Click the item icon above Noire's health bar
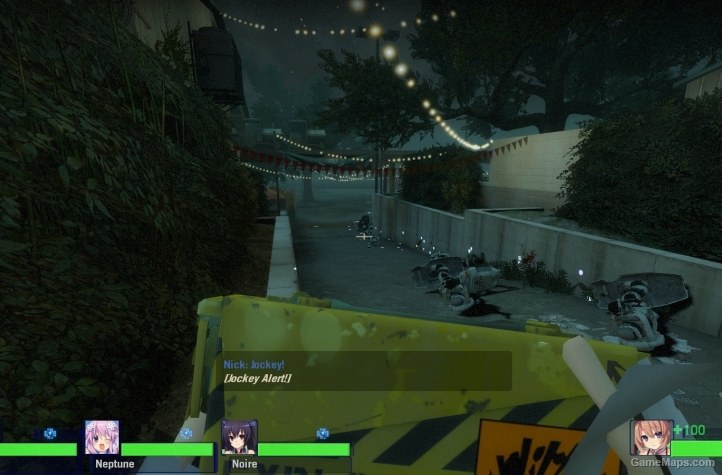722x475 pixels. (322, 434)
